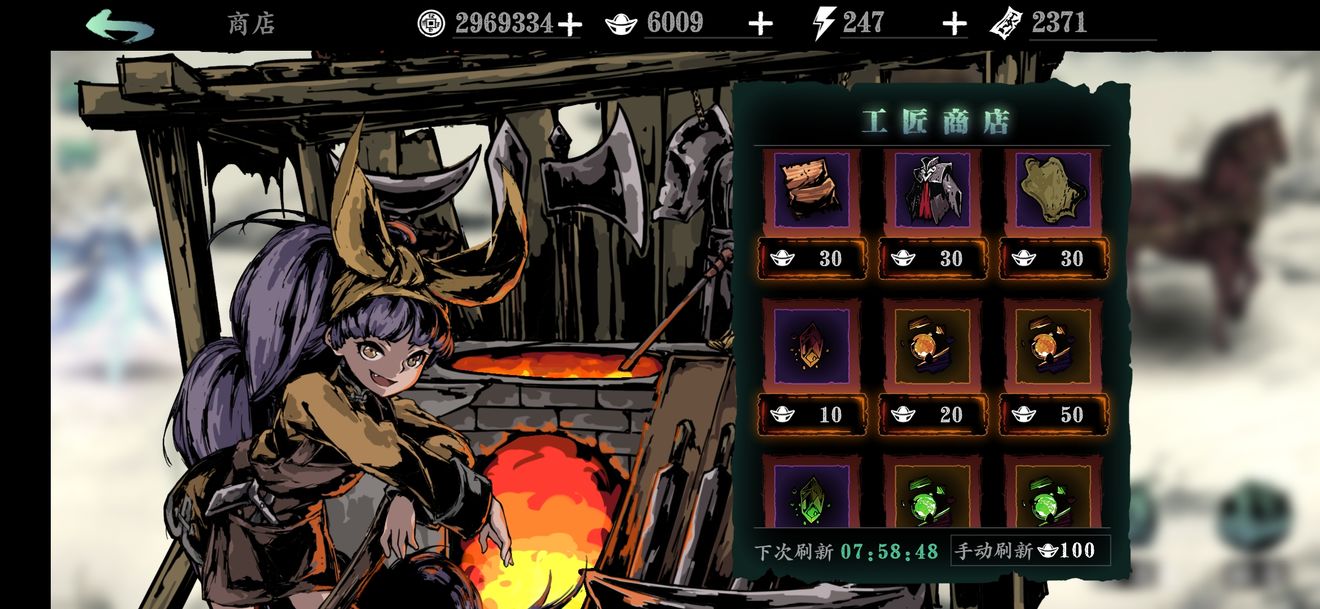
Task: Choose the orange lantern priced at 50
Action: tap(1053, 345)
